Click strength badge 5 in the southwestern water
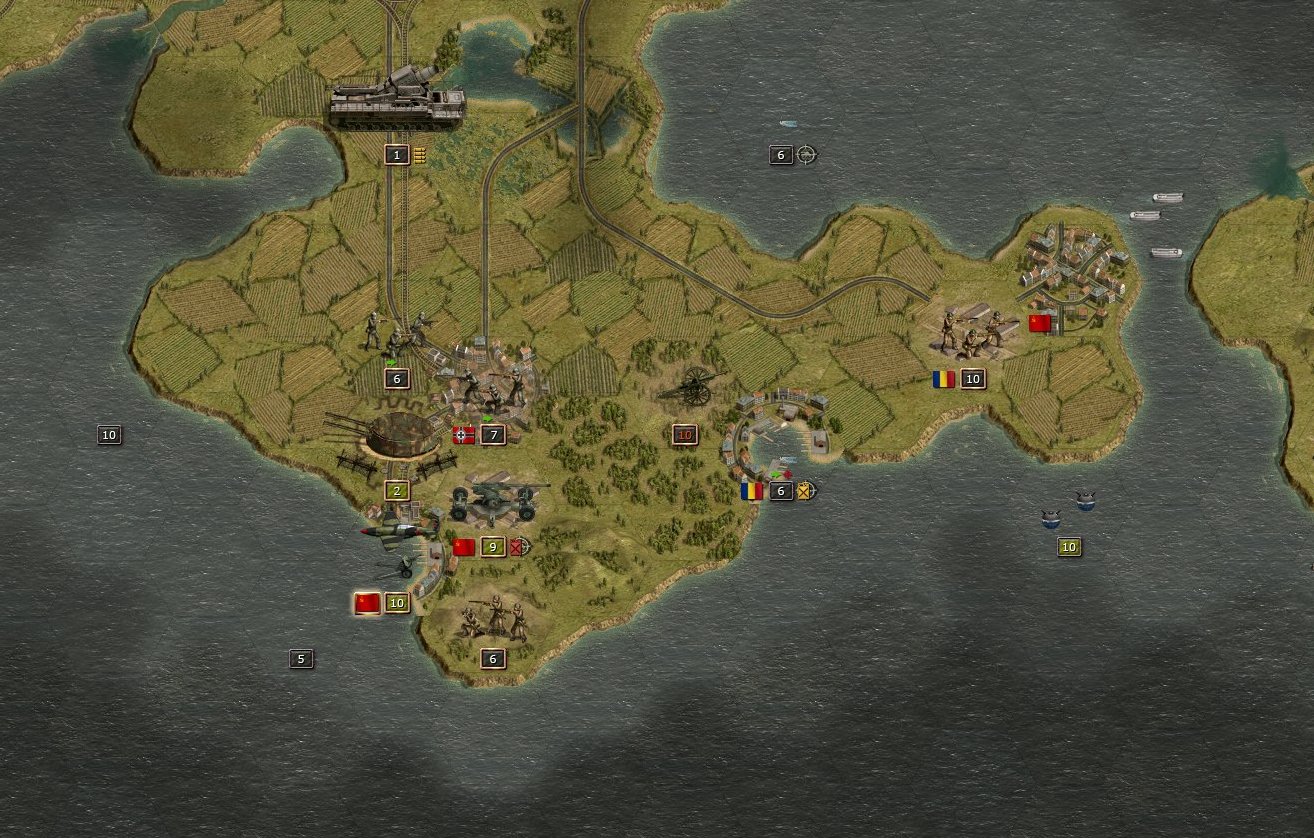The height and width of the screenshot is (838, 1314). (x=300, y=658)
